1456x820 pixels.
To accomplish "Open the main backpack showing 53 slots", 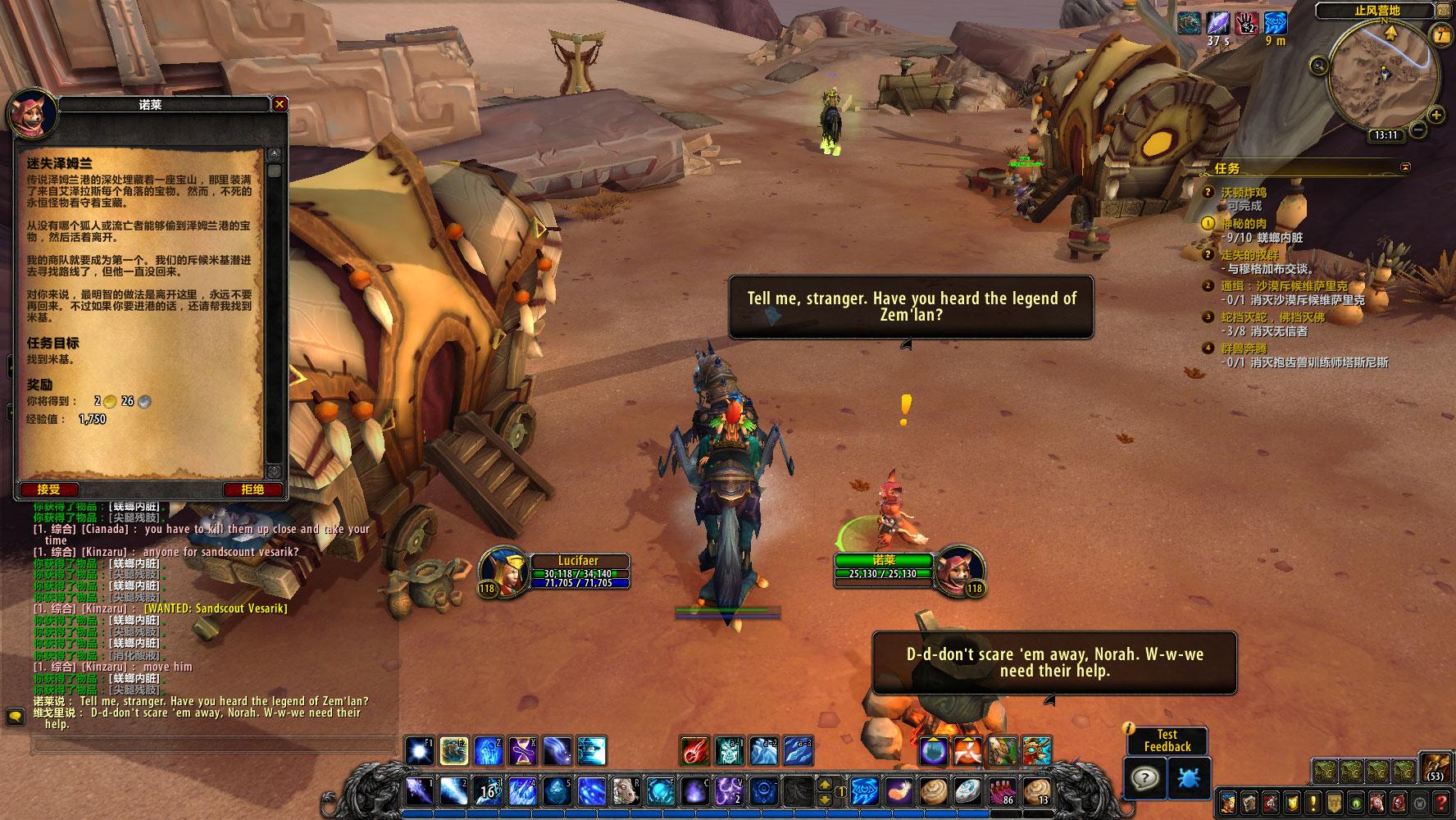I will point(1436,769).
